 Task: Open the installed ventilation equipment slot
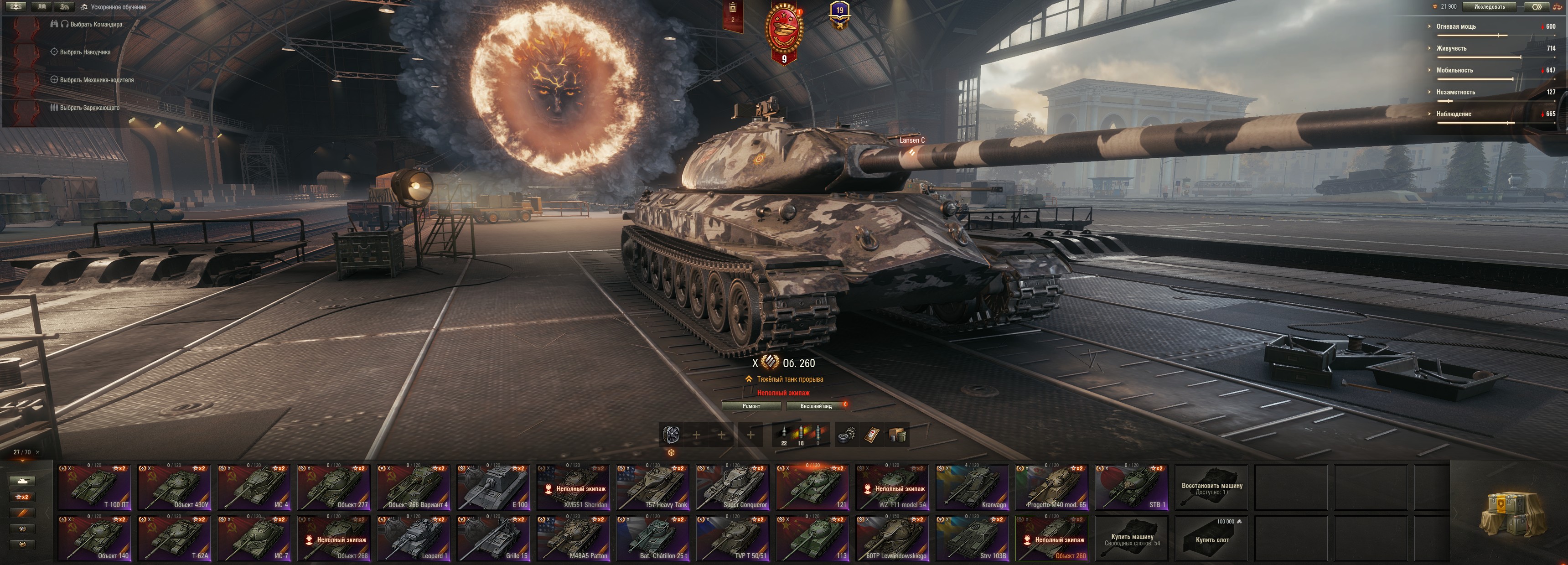(671, 435)
